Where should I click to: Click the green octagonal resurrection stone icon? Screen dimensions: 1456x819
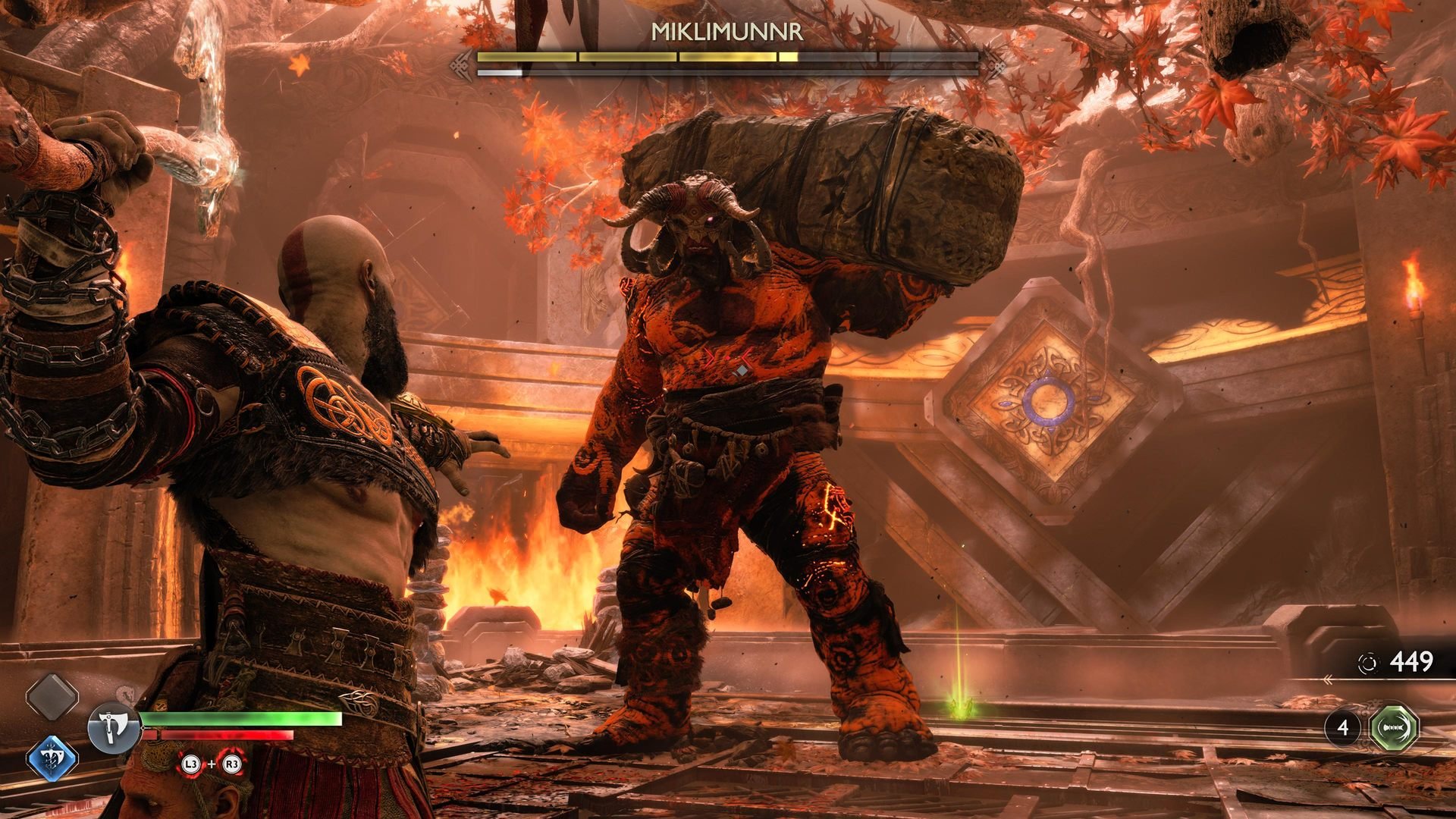pos(1395,728)
